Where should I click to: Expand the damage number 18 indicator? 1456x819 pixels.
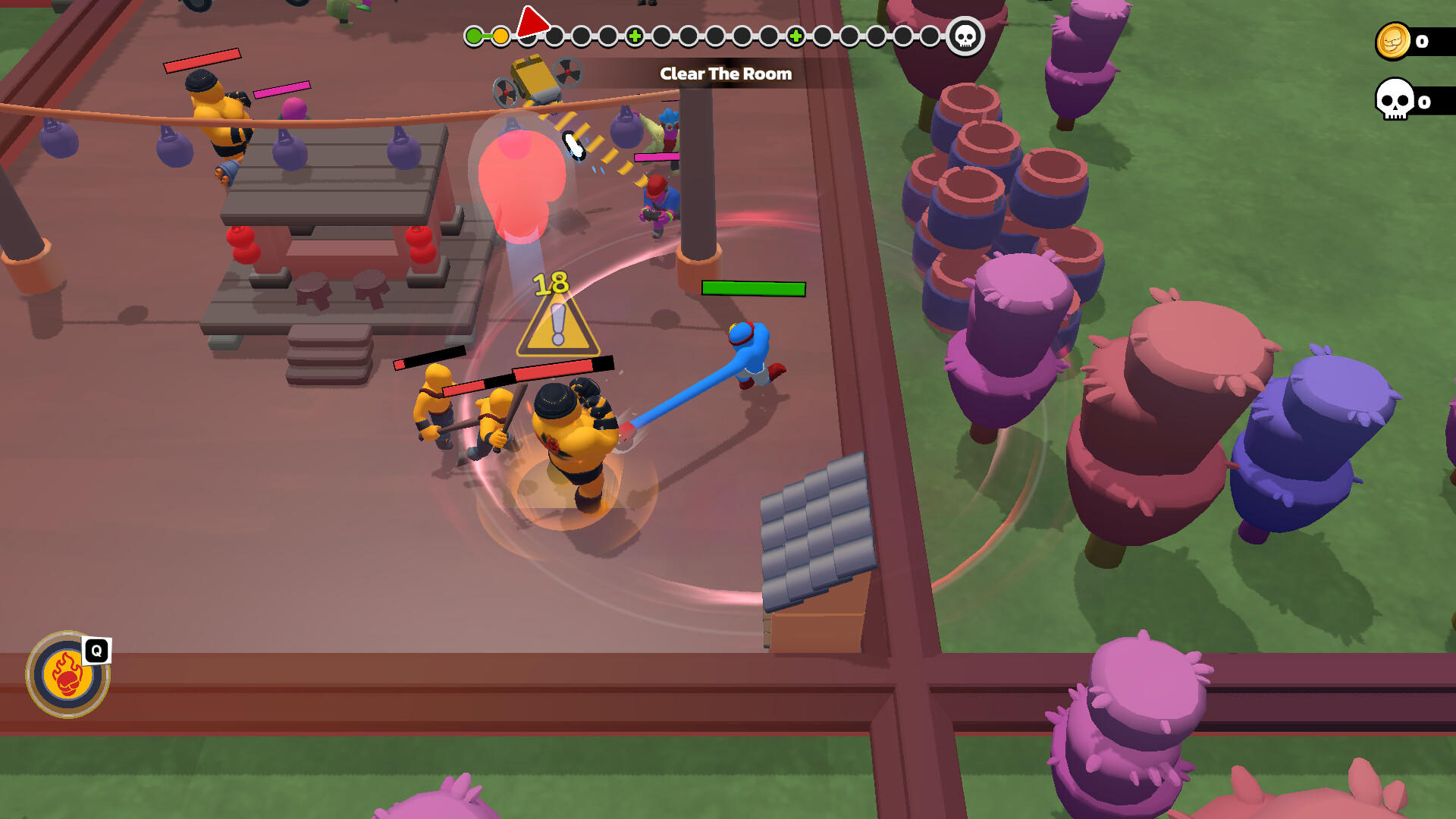coord(551,282)
